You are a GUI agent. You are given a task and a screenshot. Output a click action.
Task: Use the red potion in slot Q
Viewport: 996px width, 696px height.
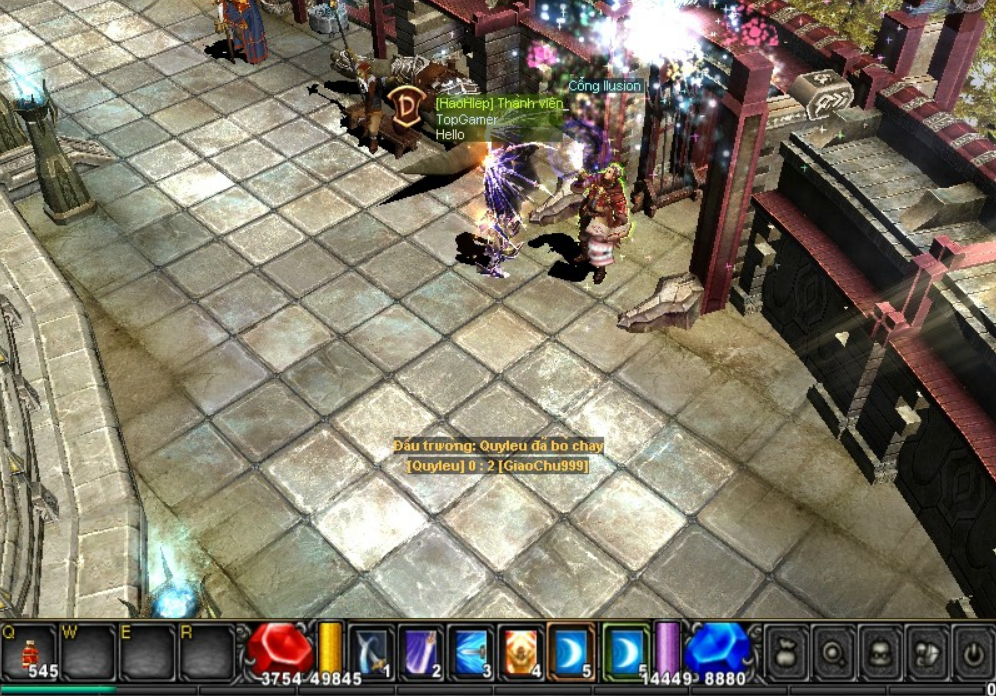coord(29,653)
